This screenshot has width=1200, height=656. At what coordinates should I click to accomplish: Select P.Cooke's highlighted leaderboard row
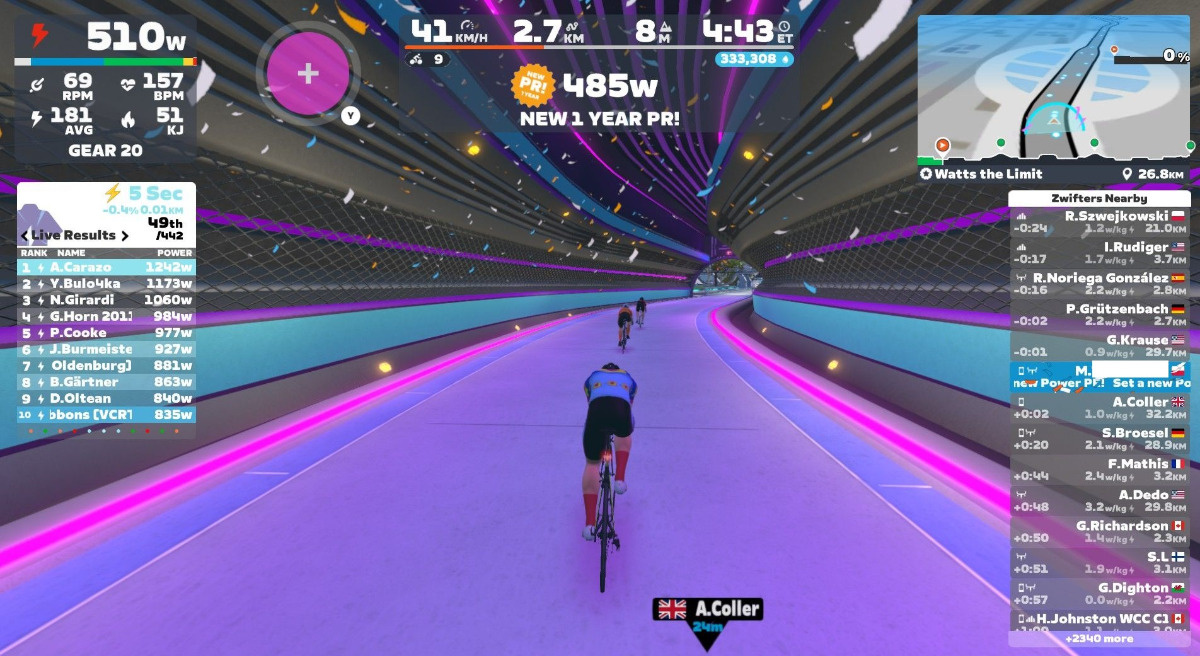(x=106, y=333)
